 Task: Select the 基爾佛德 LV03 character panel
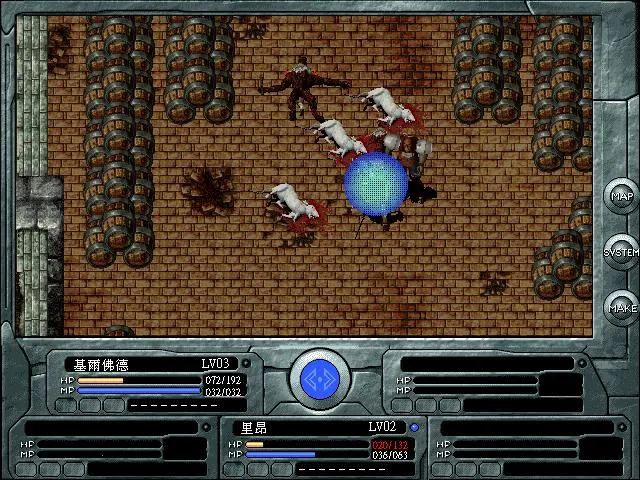click(158, 381)
